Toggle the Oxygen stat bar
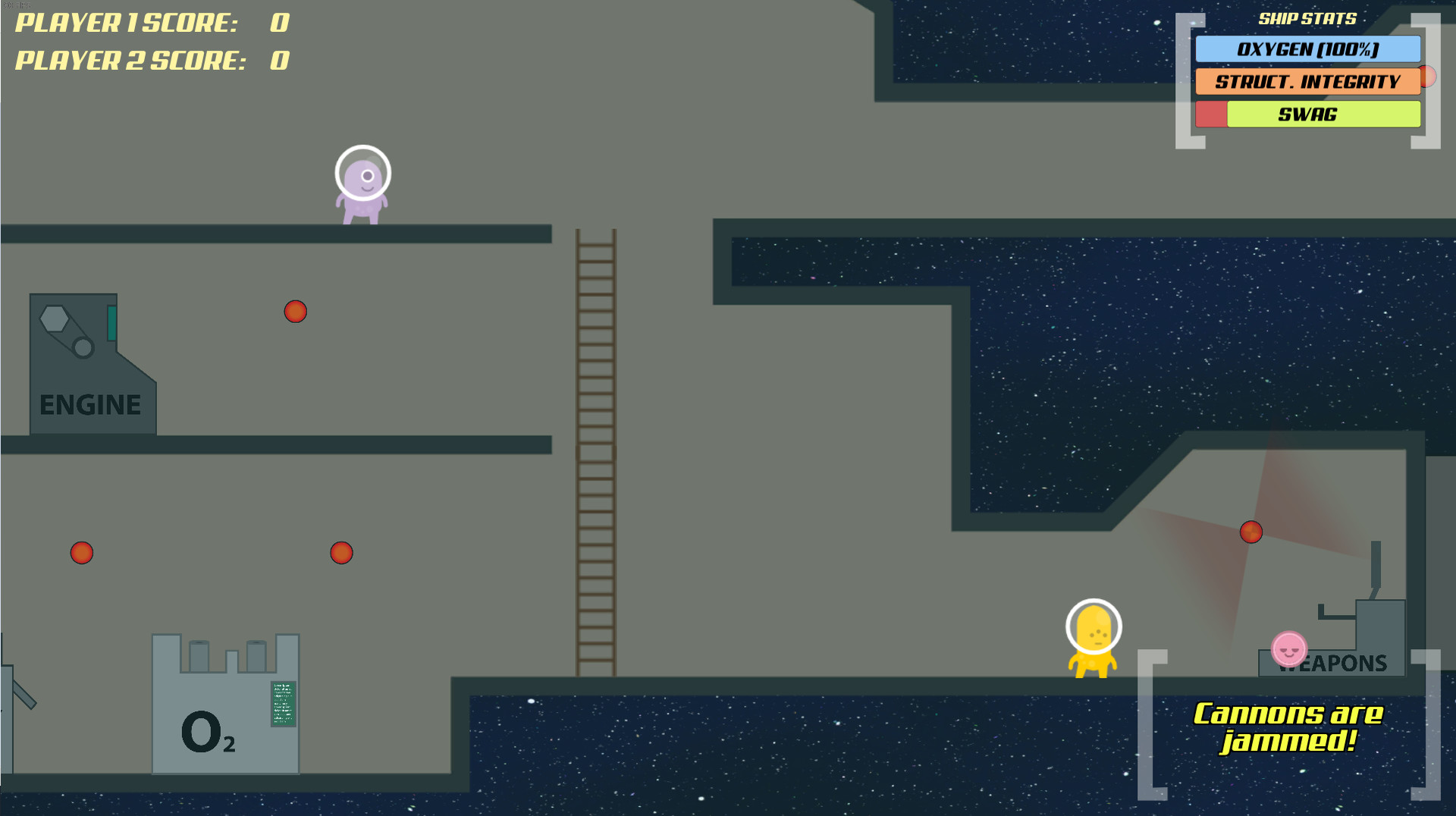1456x816 pixels. pyautogui.click(x=1308, y=50)
